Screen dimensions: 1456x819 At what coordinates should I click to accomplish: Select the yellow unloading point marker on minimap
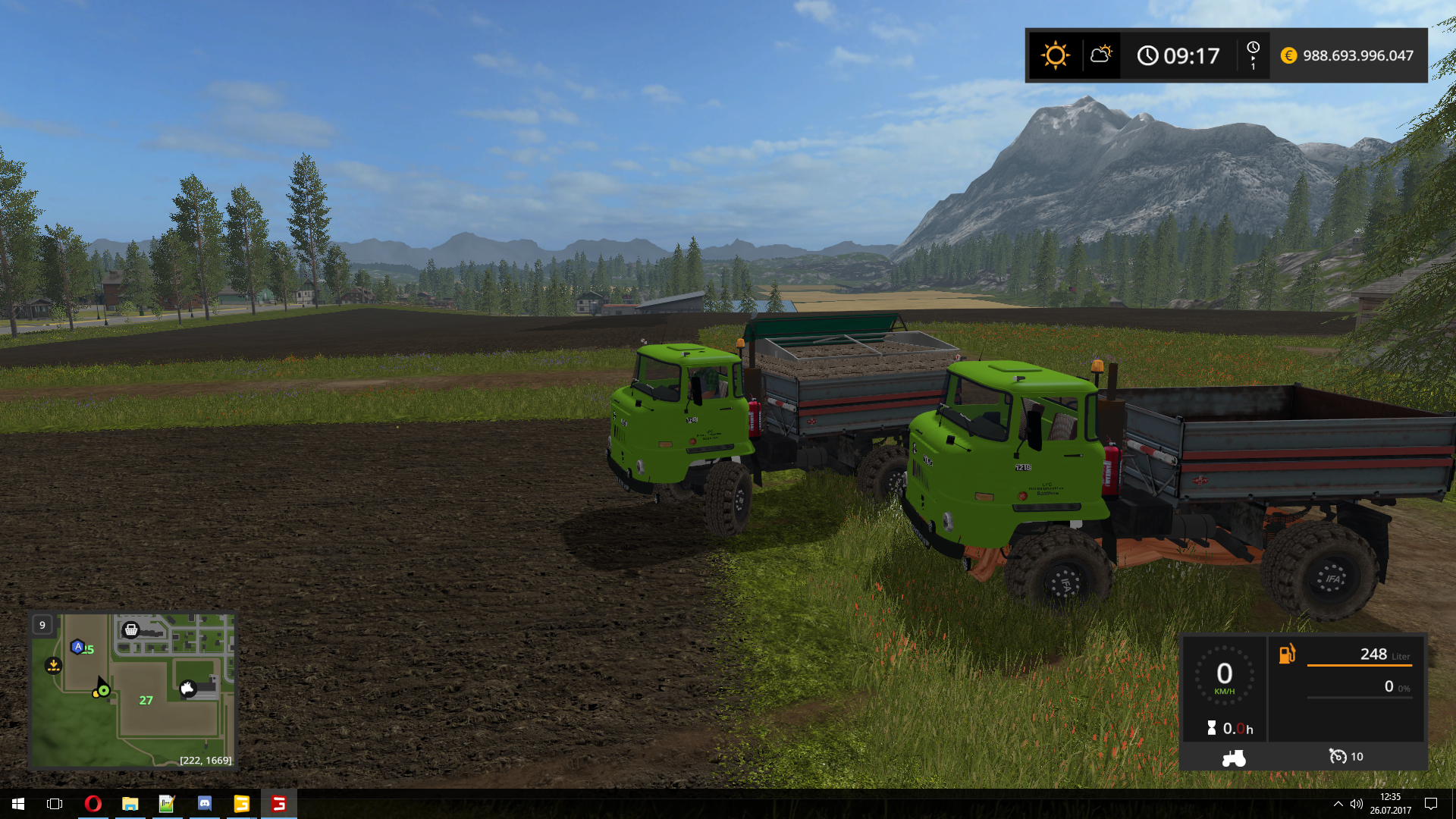click(x=53, y=665)
